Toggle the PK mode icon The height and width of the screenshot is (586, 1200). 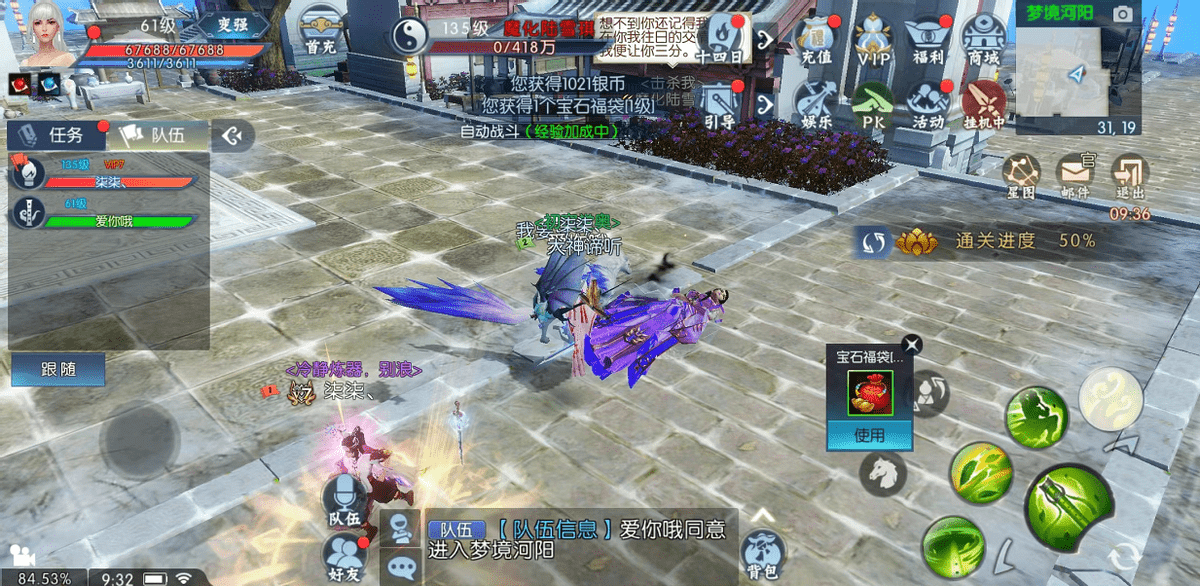click(872, 104)
